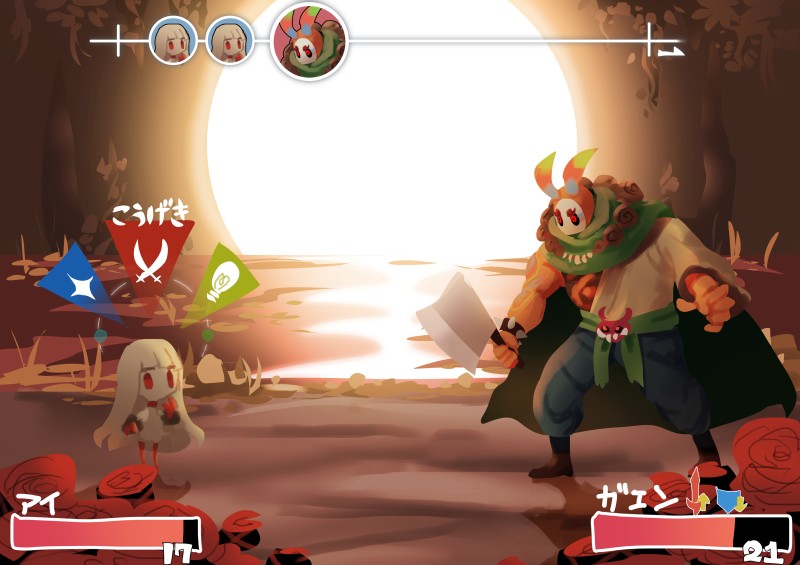Choose the こうげき crossed swords attack command
Screen dimensions: 800x565
[x=149, y=257]
